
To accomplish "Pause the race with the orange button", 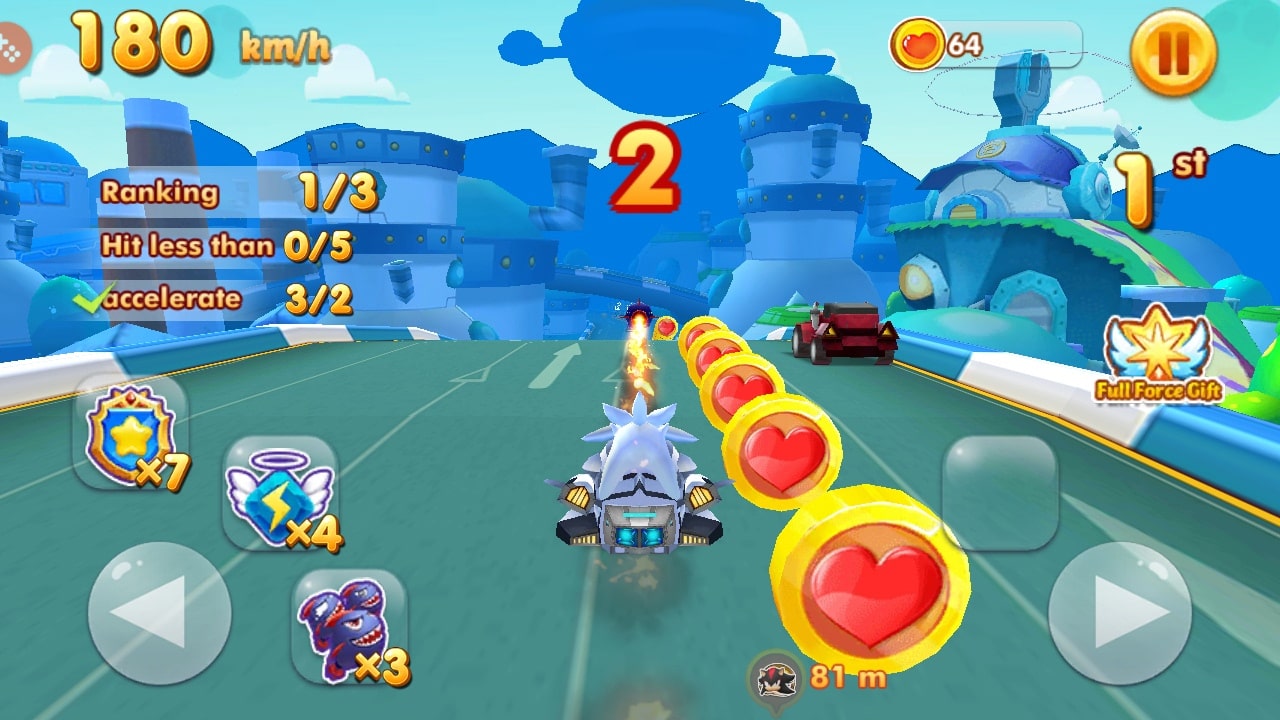I will (x=1173, y=52).
